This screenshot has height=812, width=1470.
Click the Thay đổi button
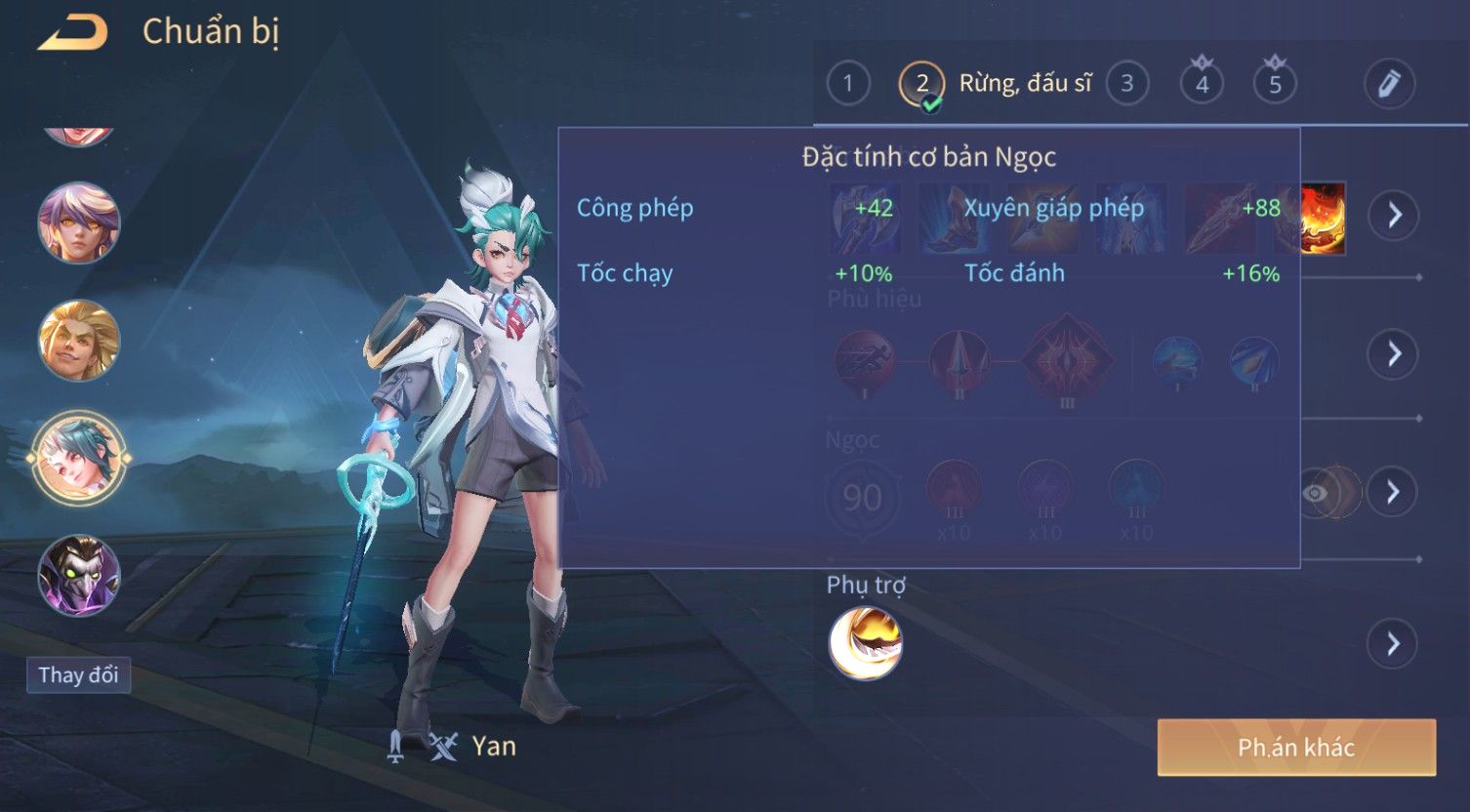coord(78,675)
